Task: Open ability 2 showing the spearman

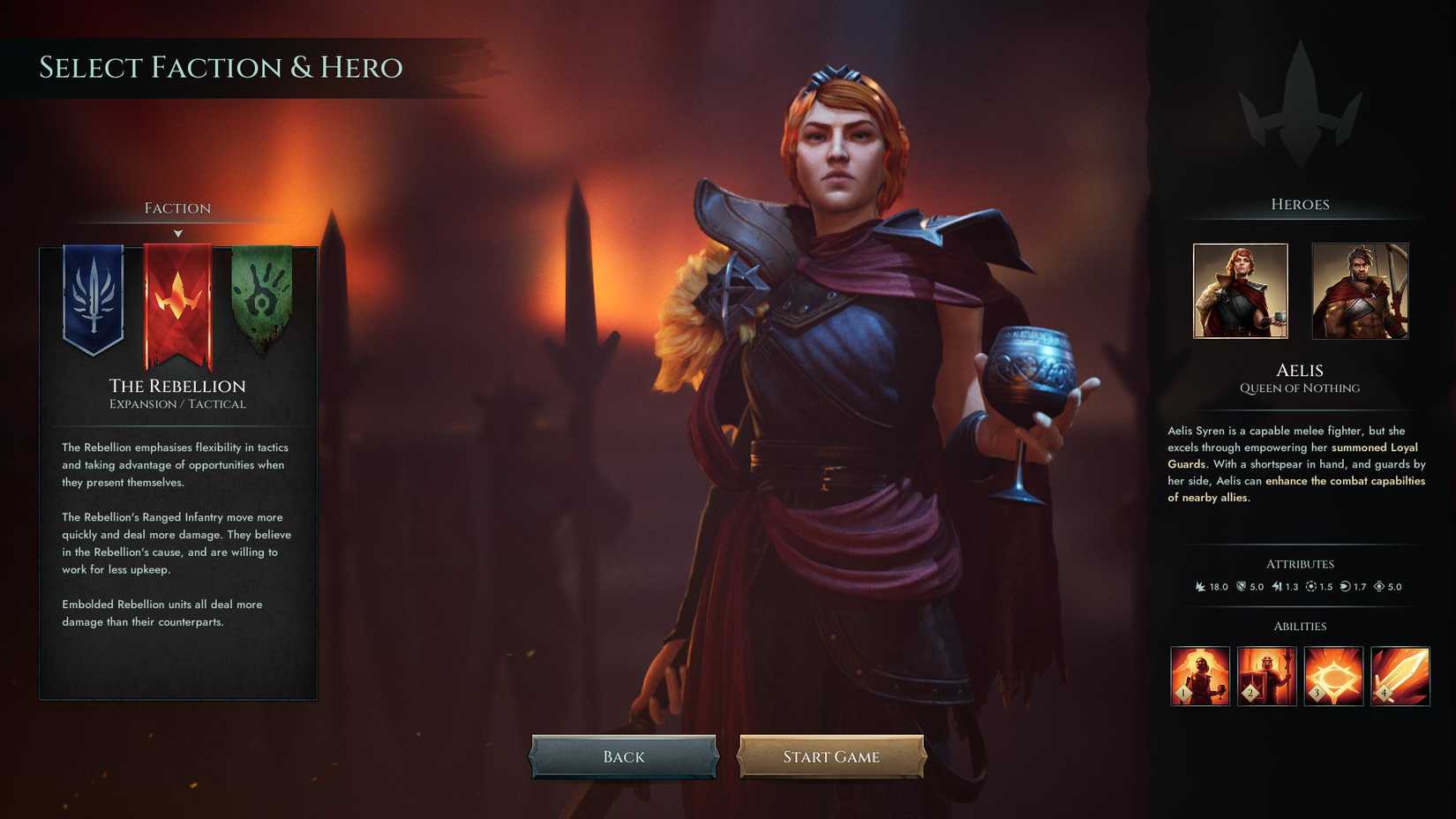Action: tap(1266, 674)
